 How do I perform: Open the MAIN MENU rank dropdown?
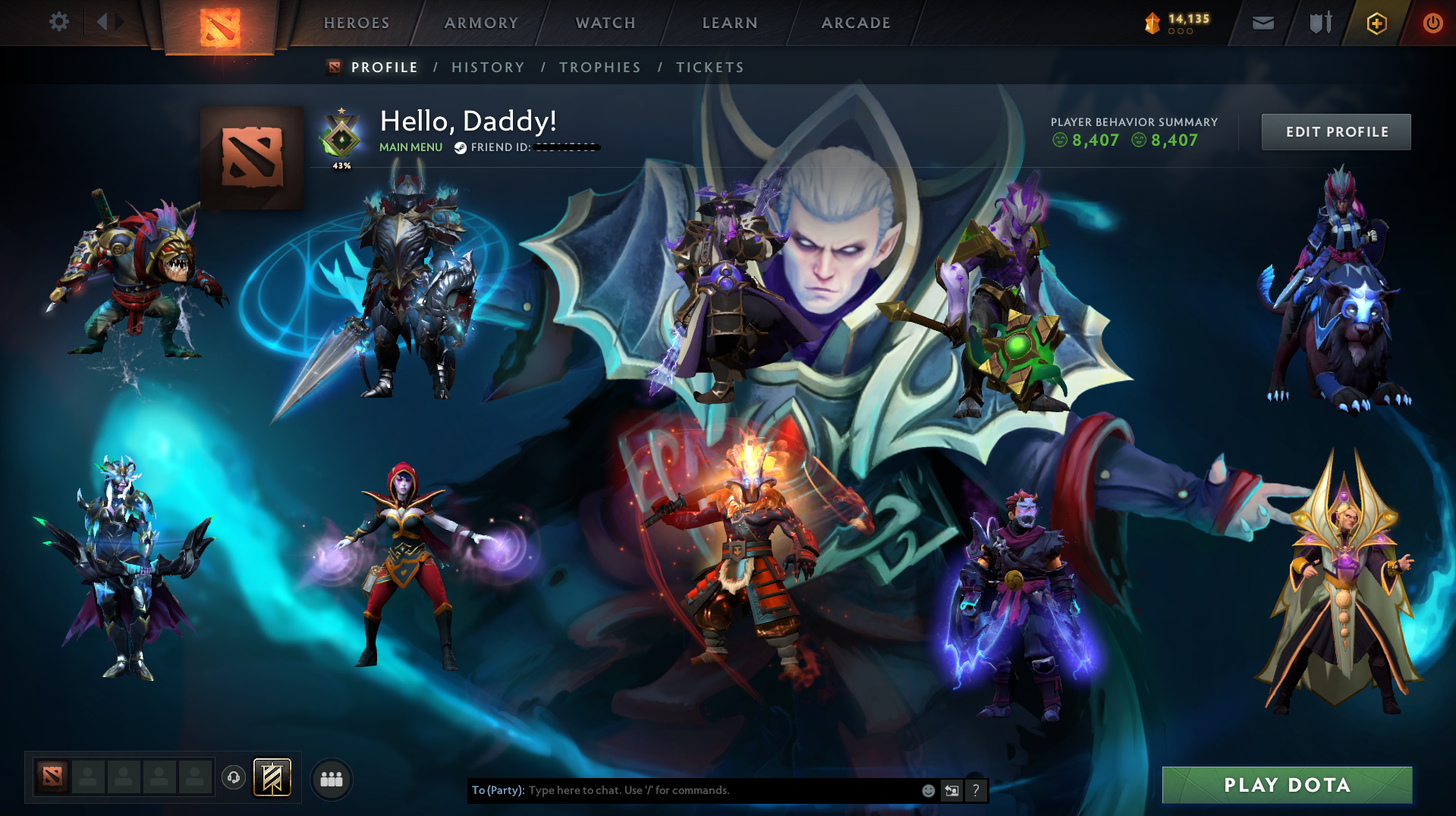[410, 147]
